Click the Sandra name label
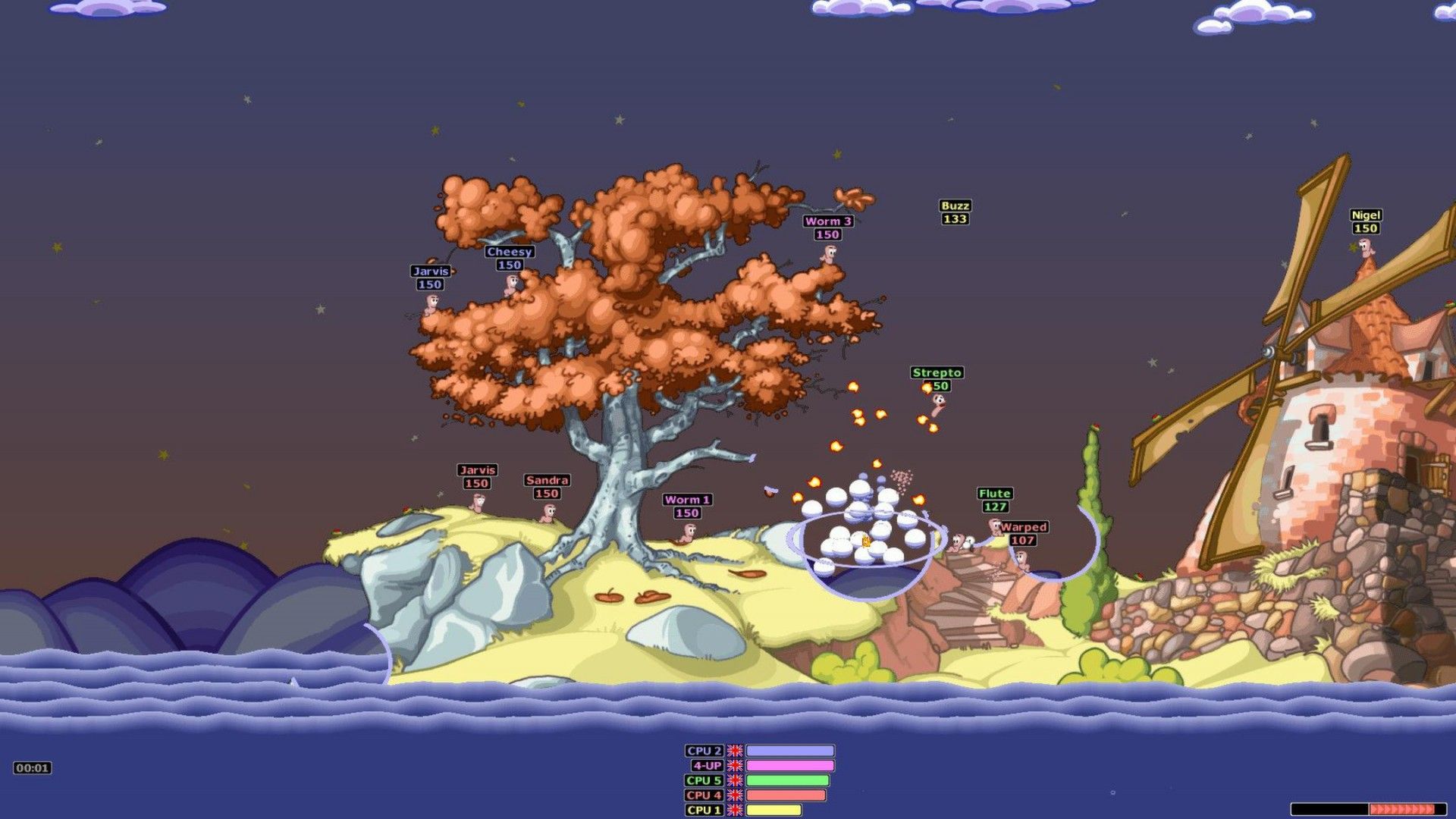 tap(547, 479)
